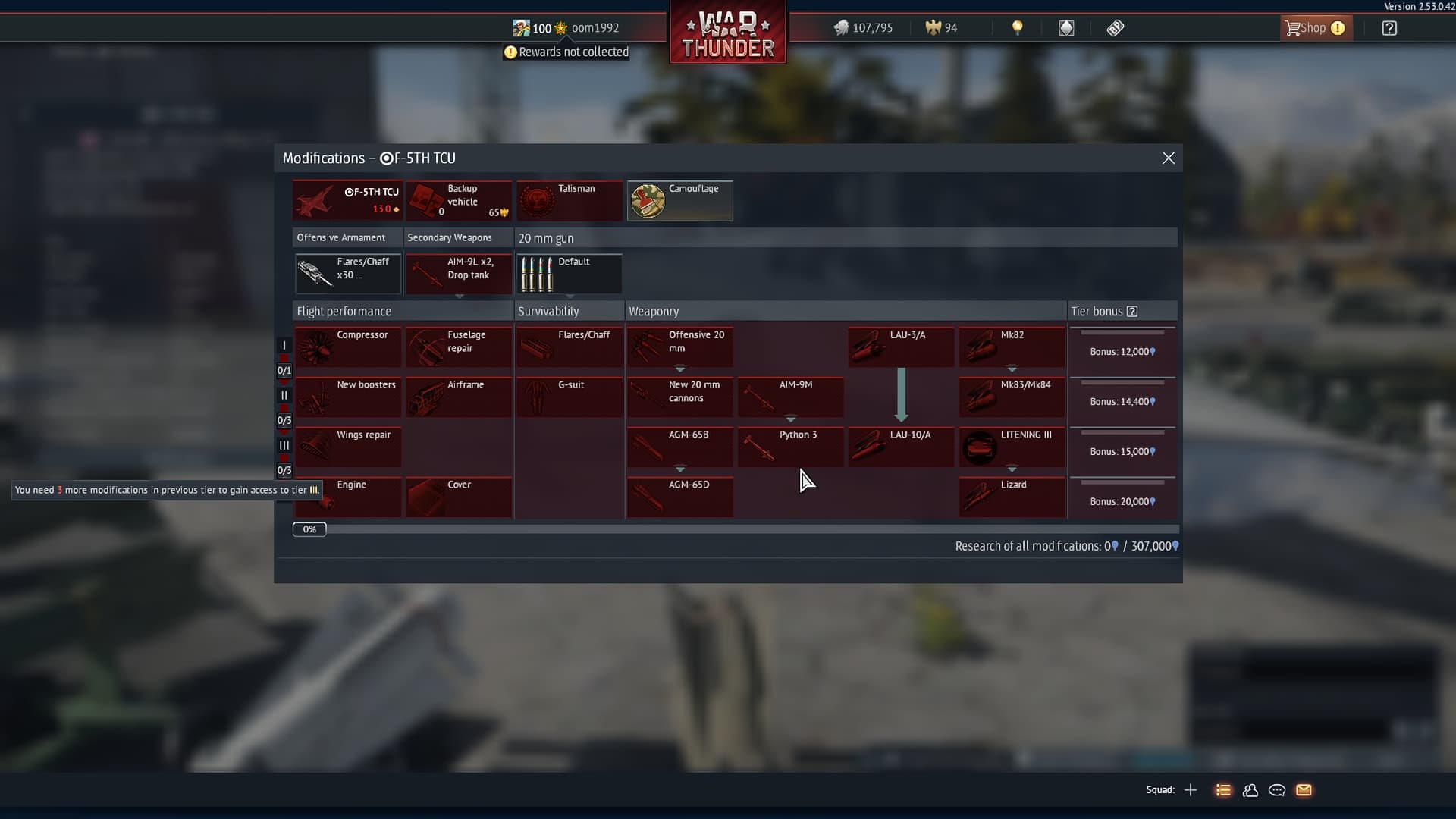1456x819 pixels.
Task: Open squad chat via speech bubble icon
Action: click(x=1277, y=790)
